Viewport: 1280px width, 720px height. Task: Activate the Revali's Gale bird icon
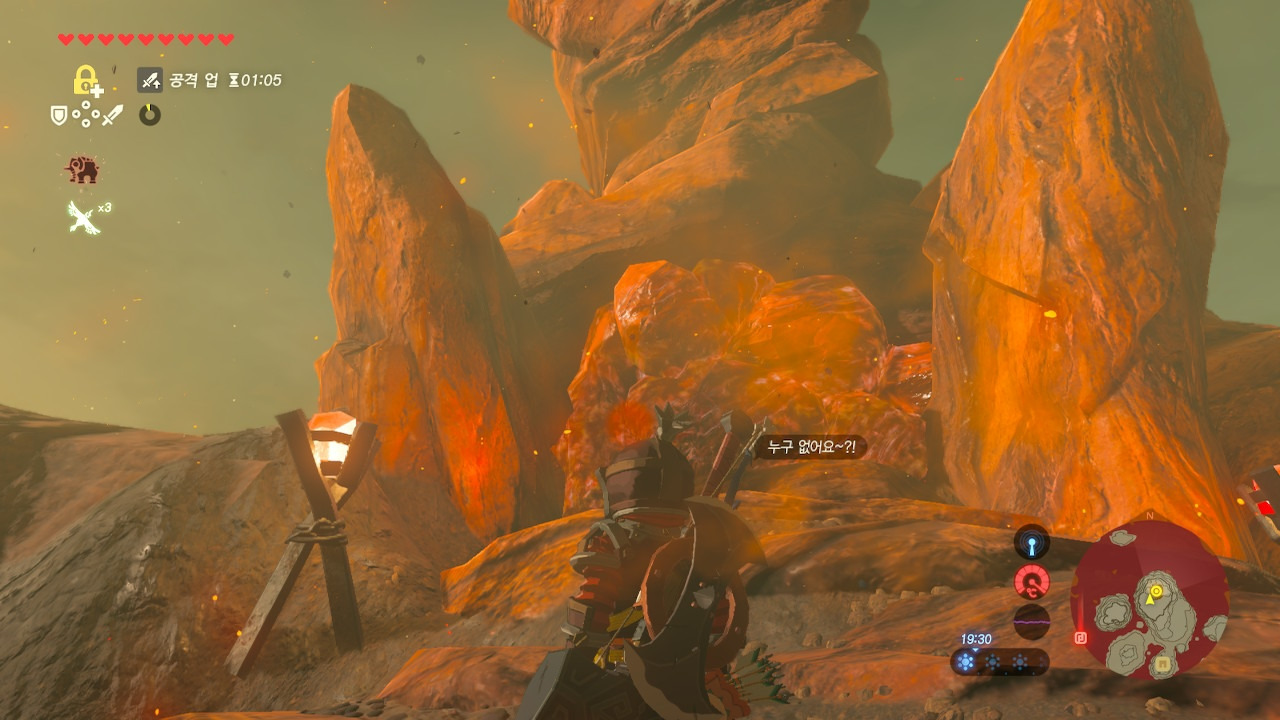point(82,216)
